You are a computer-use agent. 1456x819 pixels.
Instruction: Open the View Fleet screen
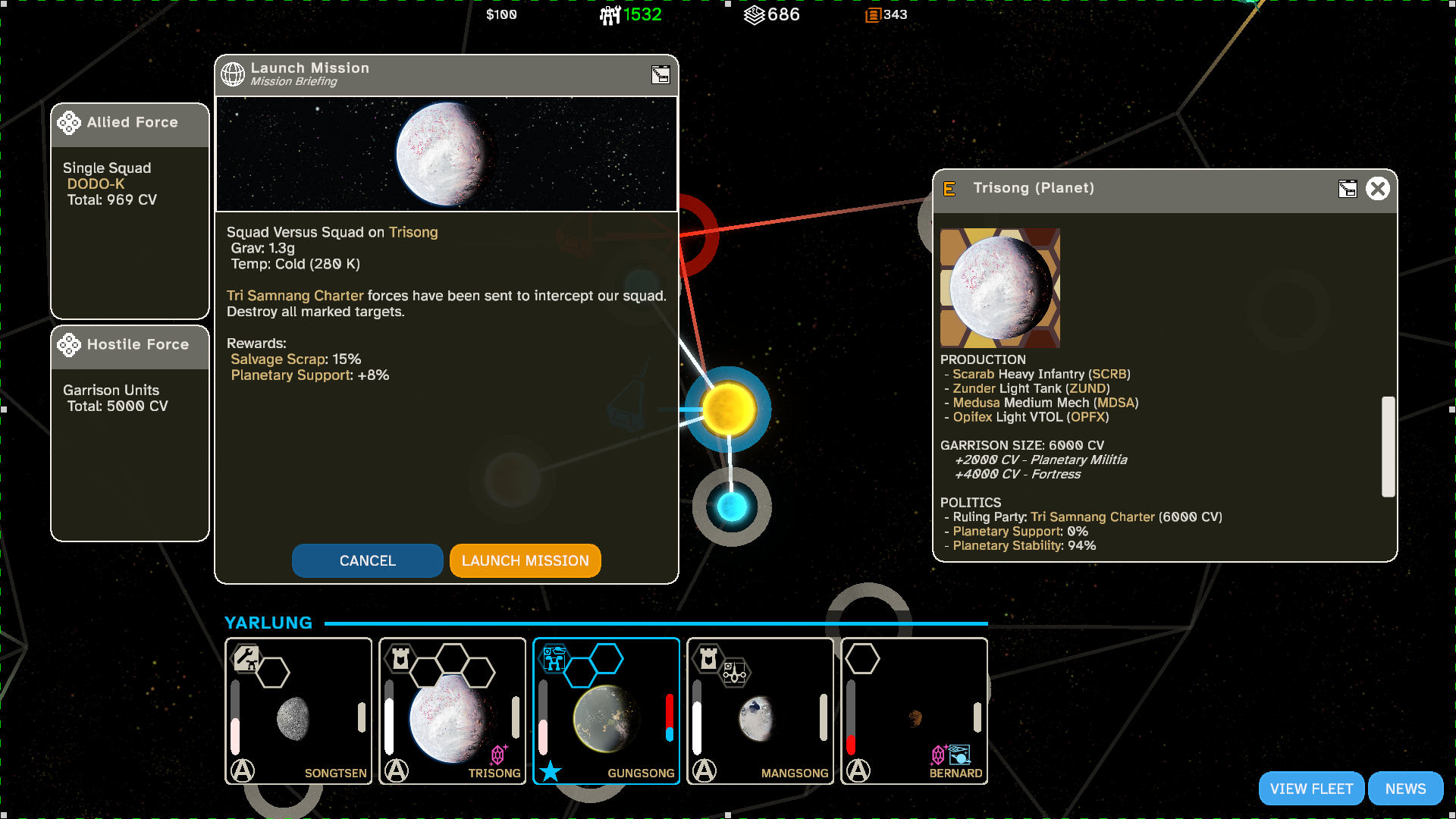[1311, 789]
